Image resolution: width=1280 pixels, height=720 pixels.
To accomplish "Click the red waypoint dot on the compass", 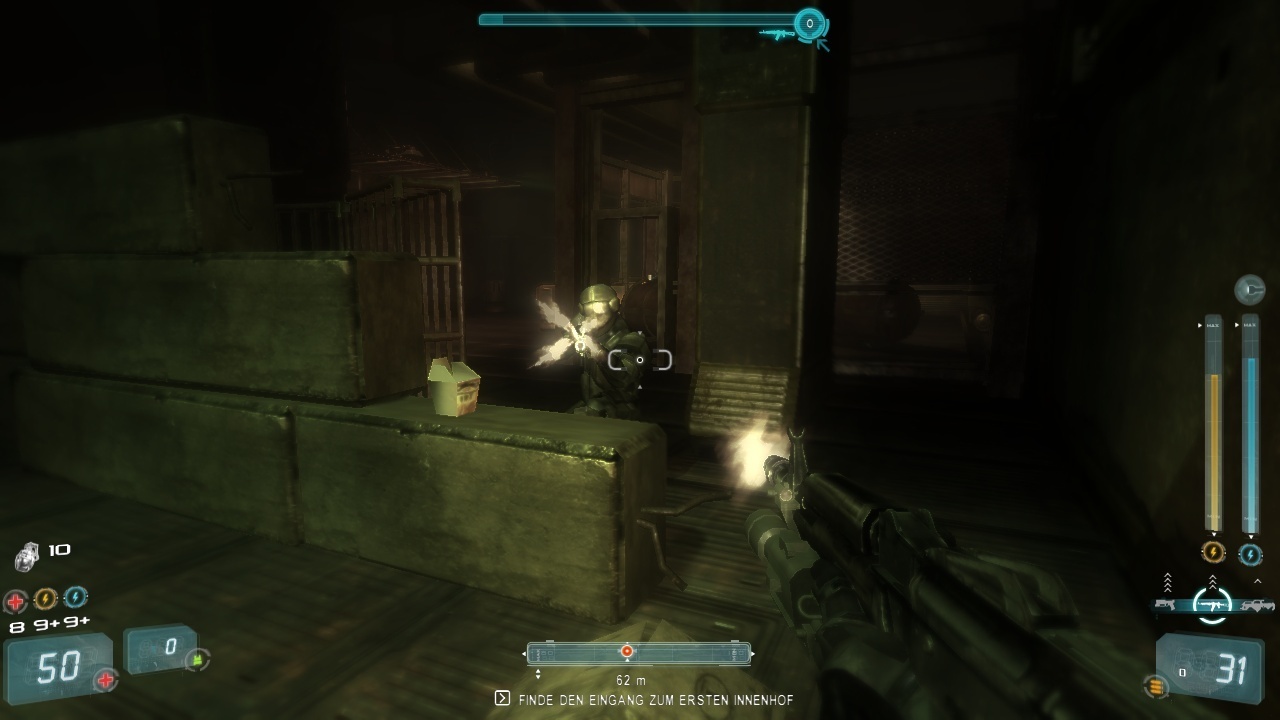I will (x=626, y=652).
